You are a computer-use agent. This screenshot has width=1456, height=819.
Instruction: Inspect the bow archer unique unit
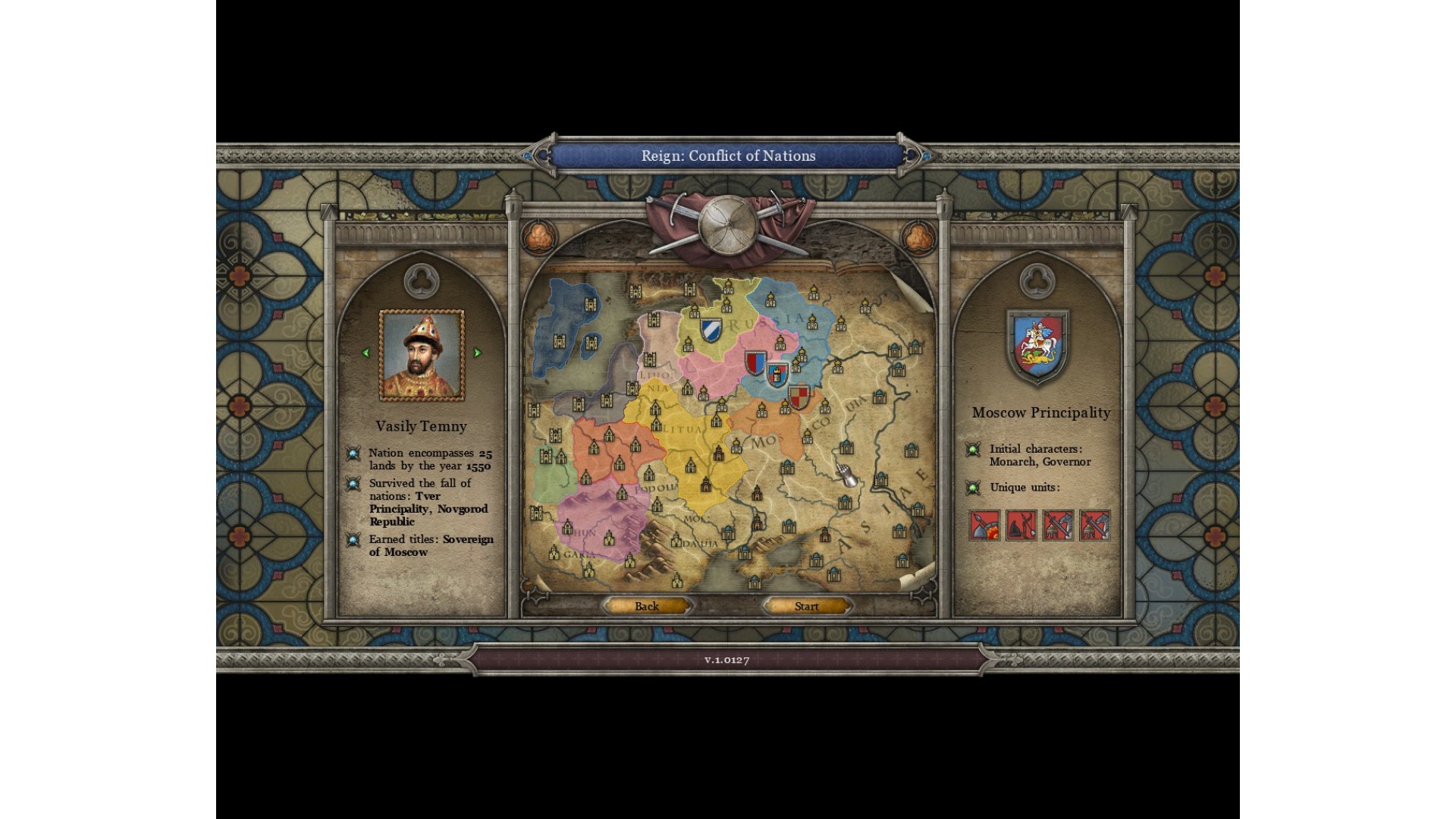1021,525
